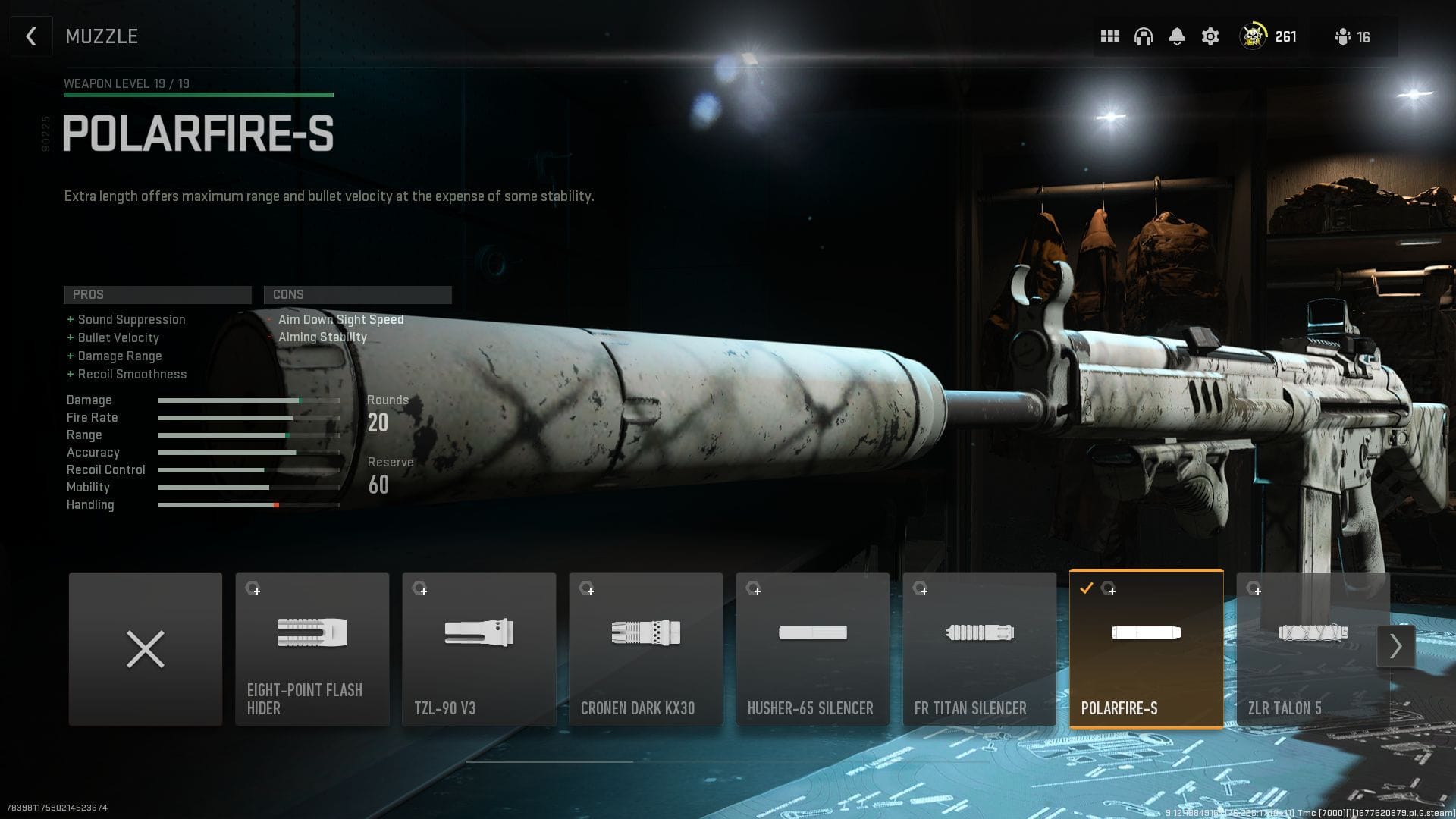Collapse the Muzzle screen via back arrow
Screen dimensions: 1456x819
click(x=31, y=36)
